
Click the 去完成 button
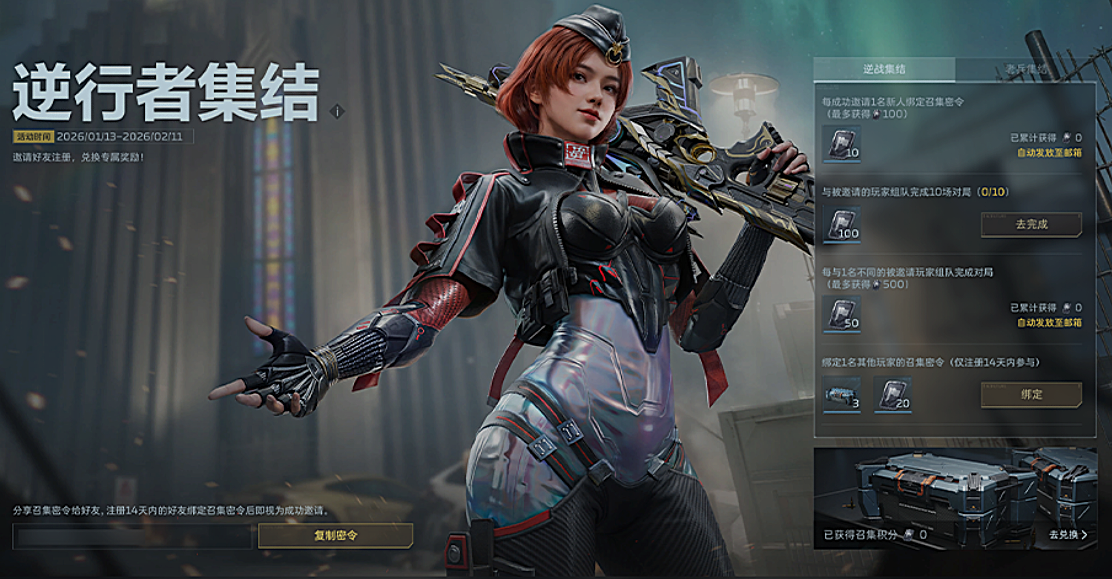1031,224
